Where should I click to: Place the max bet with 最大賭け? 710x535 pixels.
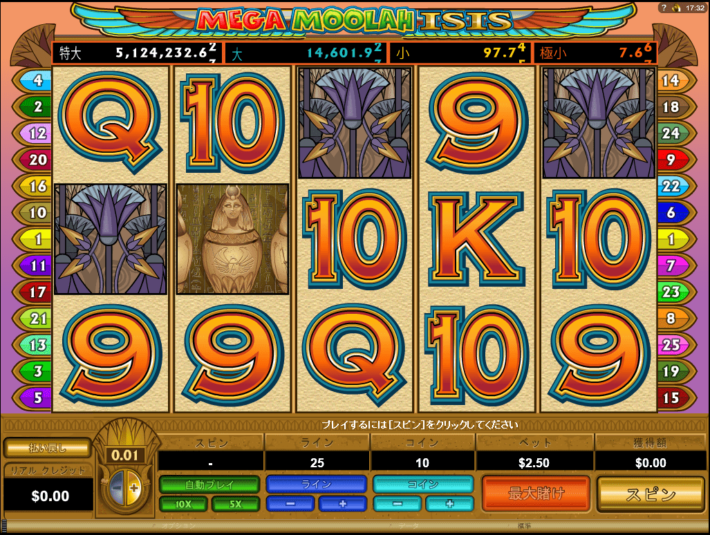coord(536,493)
